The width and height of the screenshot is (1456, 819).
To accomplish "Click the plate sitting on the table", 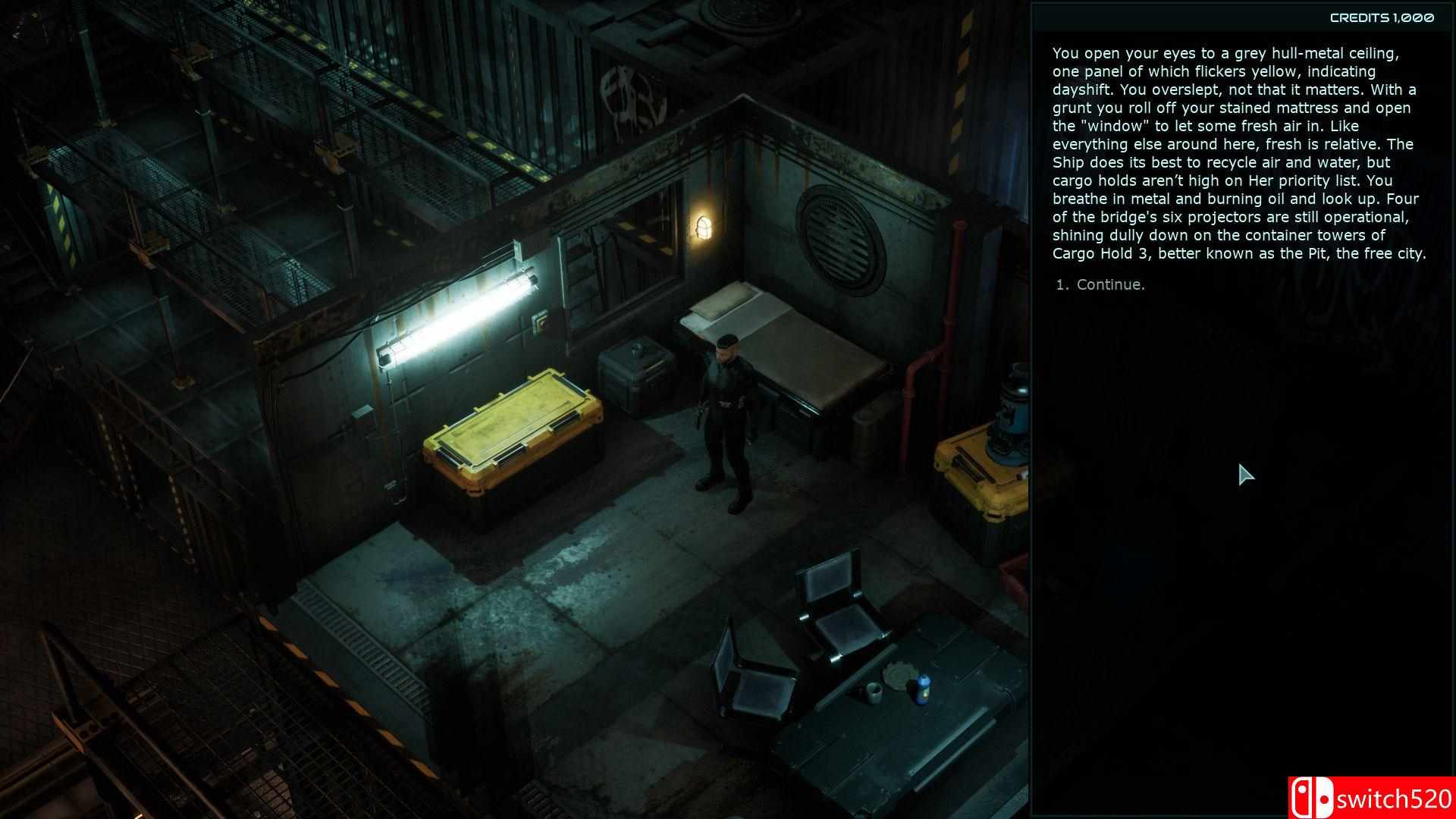I will 899,676.
